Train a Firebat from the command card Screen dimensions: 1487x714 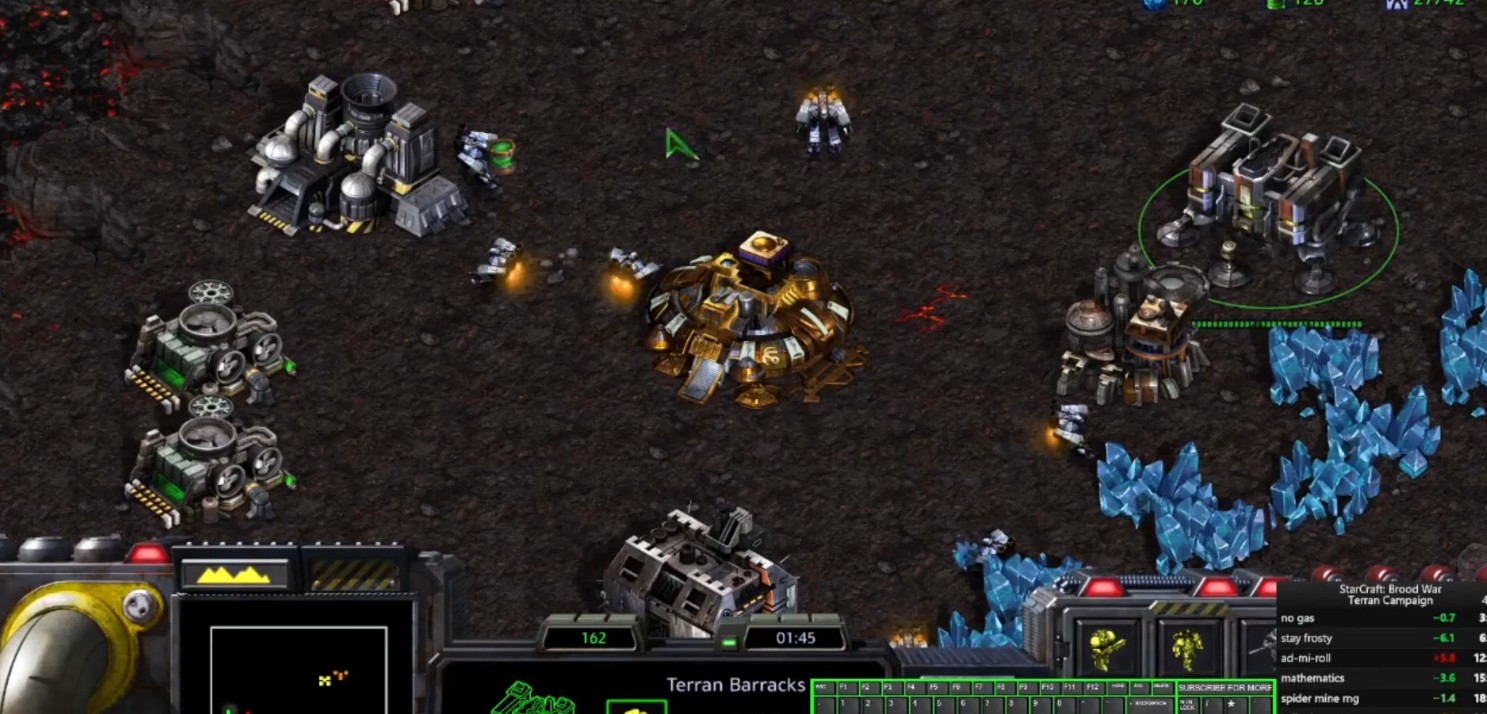(x=1188, y=649)
